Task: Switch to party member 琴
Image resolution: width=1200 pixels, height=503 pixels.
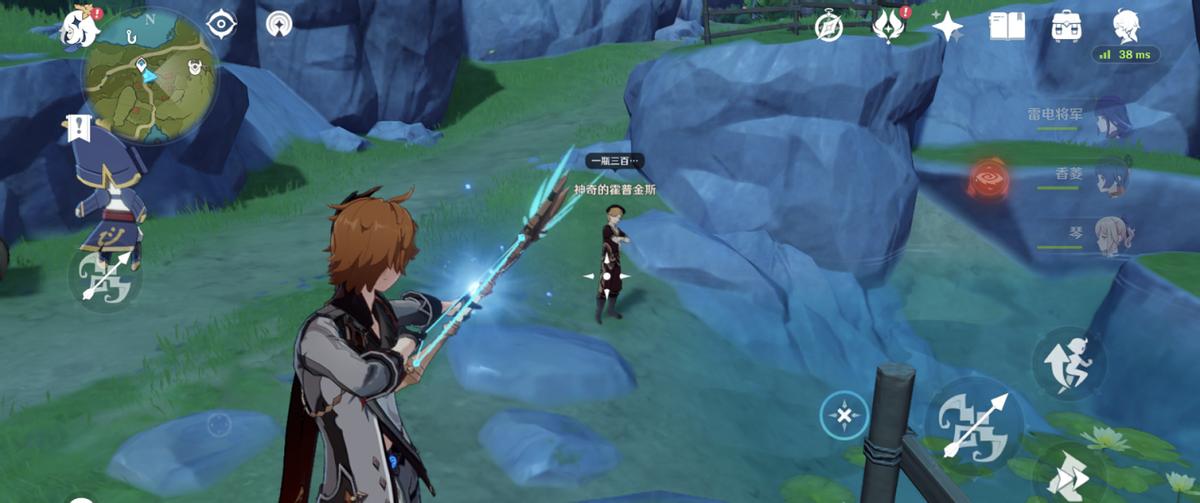Action: (1109, 233)
